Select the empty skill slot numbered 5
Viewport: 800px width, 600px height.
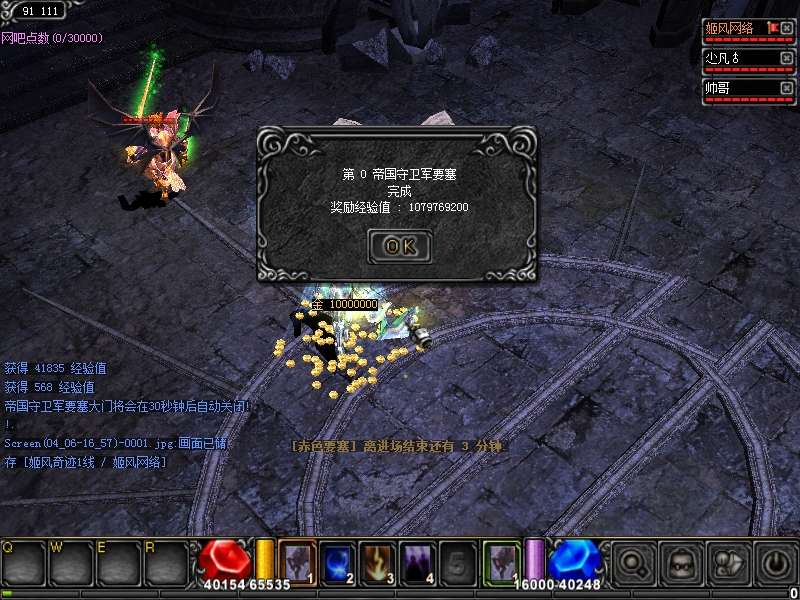coord(458,561)
